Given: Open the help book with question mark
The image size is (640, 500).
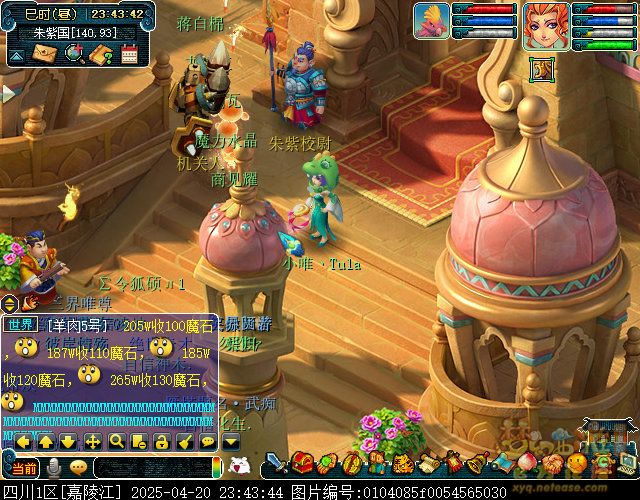Looking at the screenshot, I should [100, 54].
